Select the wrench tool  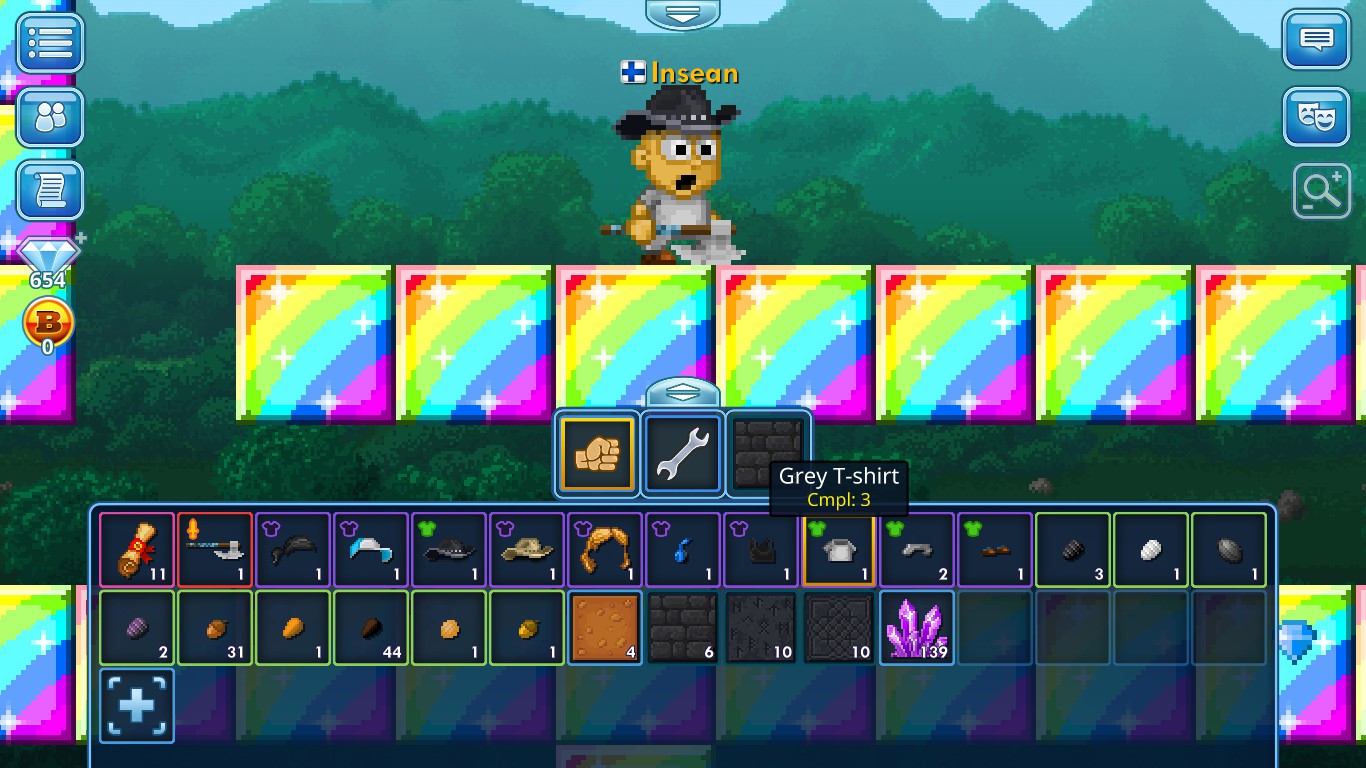point(682,454)
